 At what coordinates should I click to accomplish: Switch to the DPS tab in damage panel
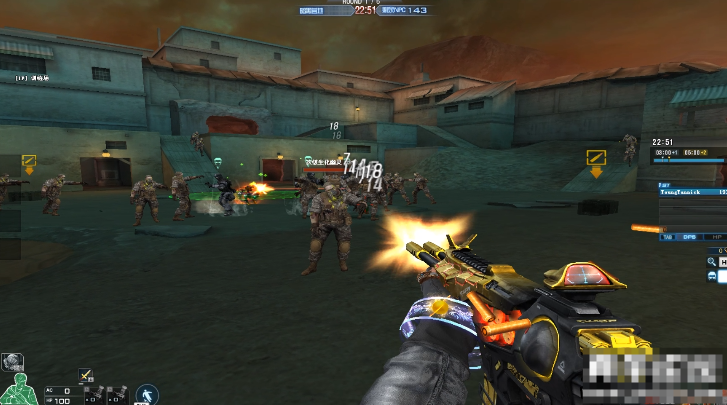point(689,237)
